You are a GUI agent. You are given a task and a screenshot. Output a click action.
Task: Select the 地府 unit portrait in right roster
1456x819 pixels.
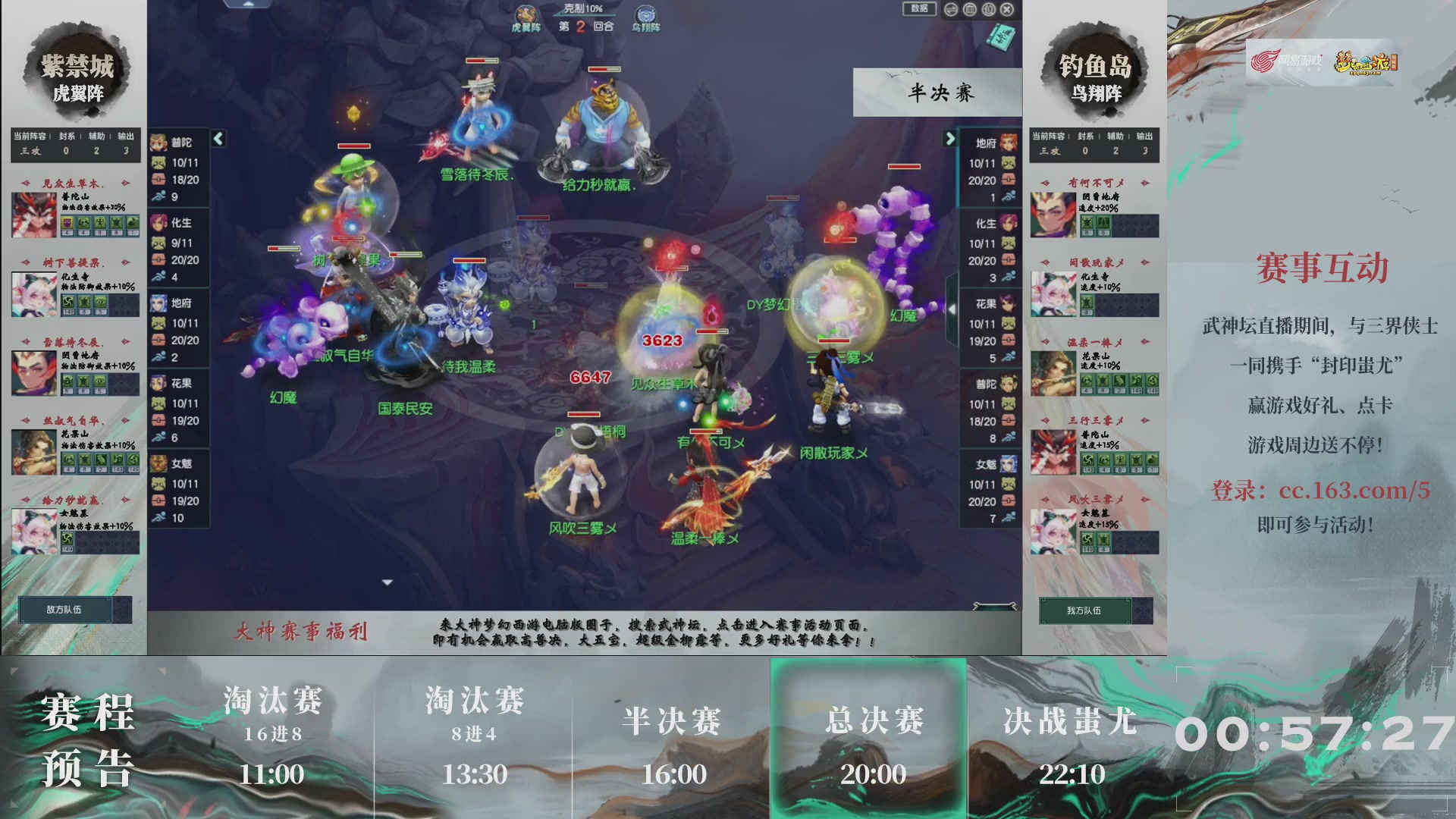pos(1007,140)
